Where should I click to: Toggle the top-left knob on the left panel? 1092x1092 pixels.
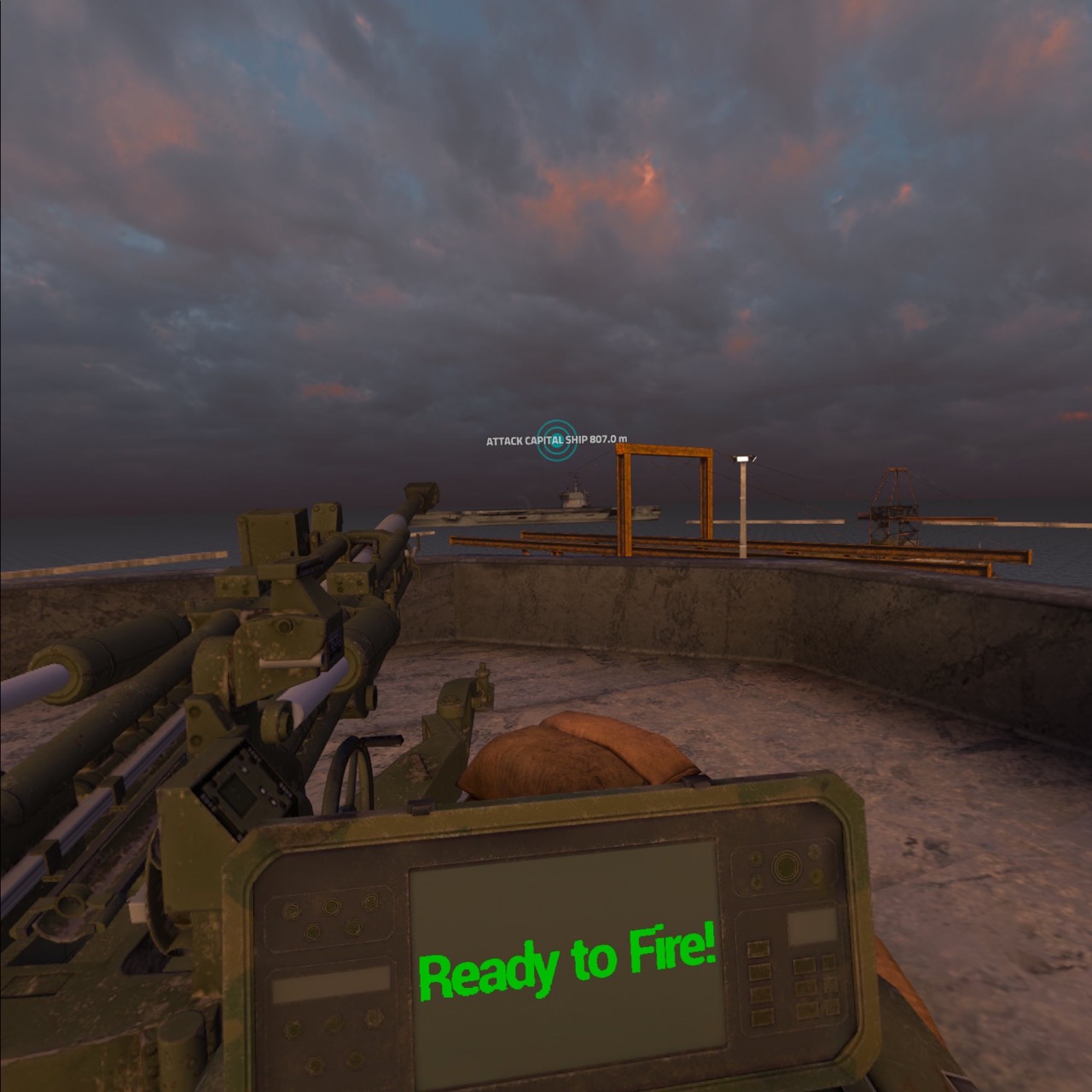tap(293, 910)
